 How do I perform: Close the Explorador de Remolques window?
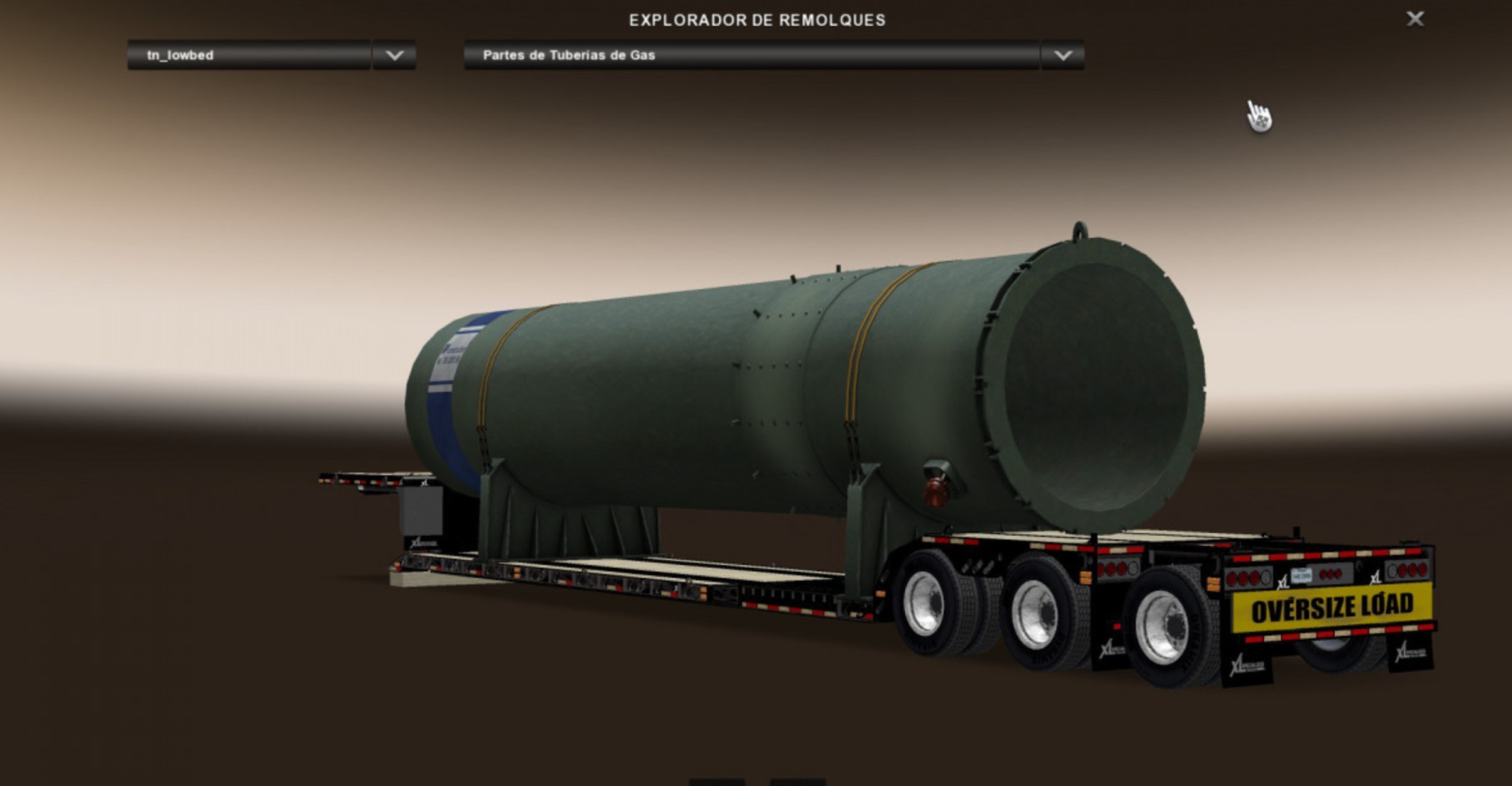(x=1415, y=19)
